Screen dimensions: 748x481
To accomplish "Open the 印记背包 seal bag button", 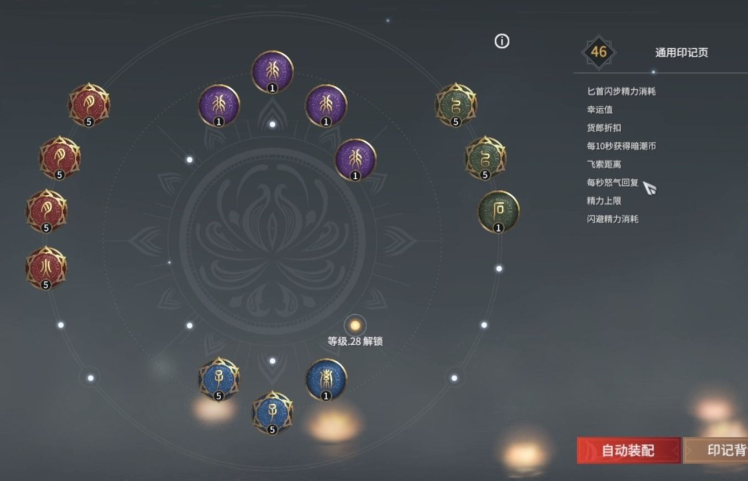I will tap(719, 450).
